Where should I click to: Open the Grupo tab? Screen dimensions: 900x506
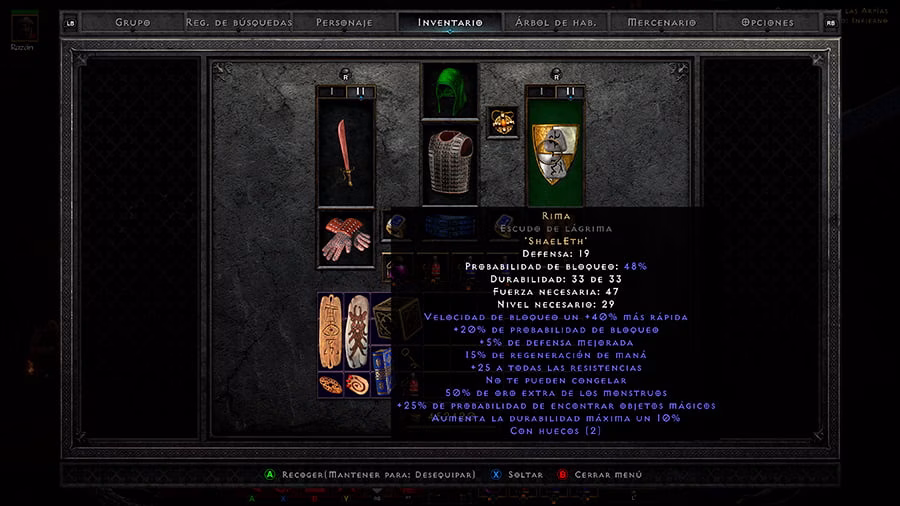coord(132,22)
